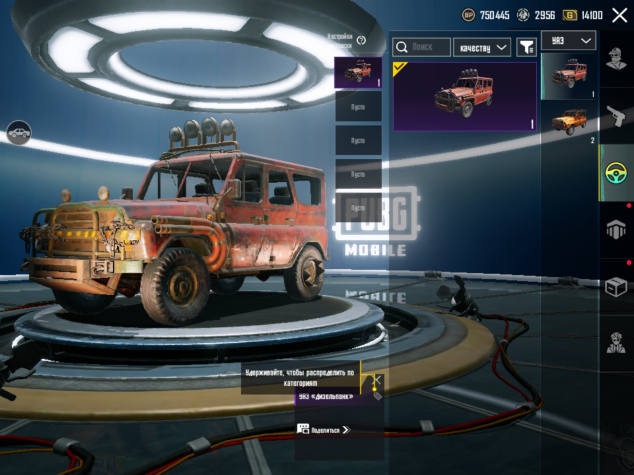Select the large red UAZ skin card

tap(465, 96)
